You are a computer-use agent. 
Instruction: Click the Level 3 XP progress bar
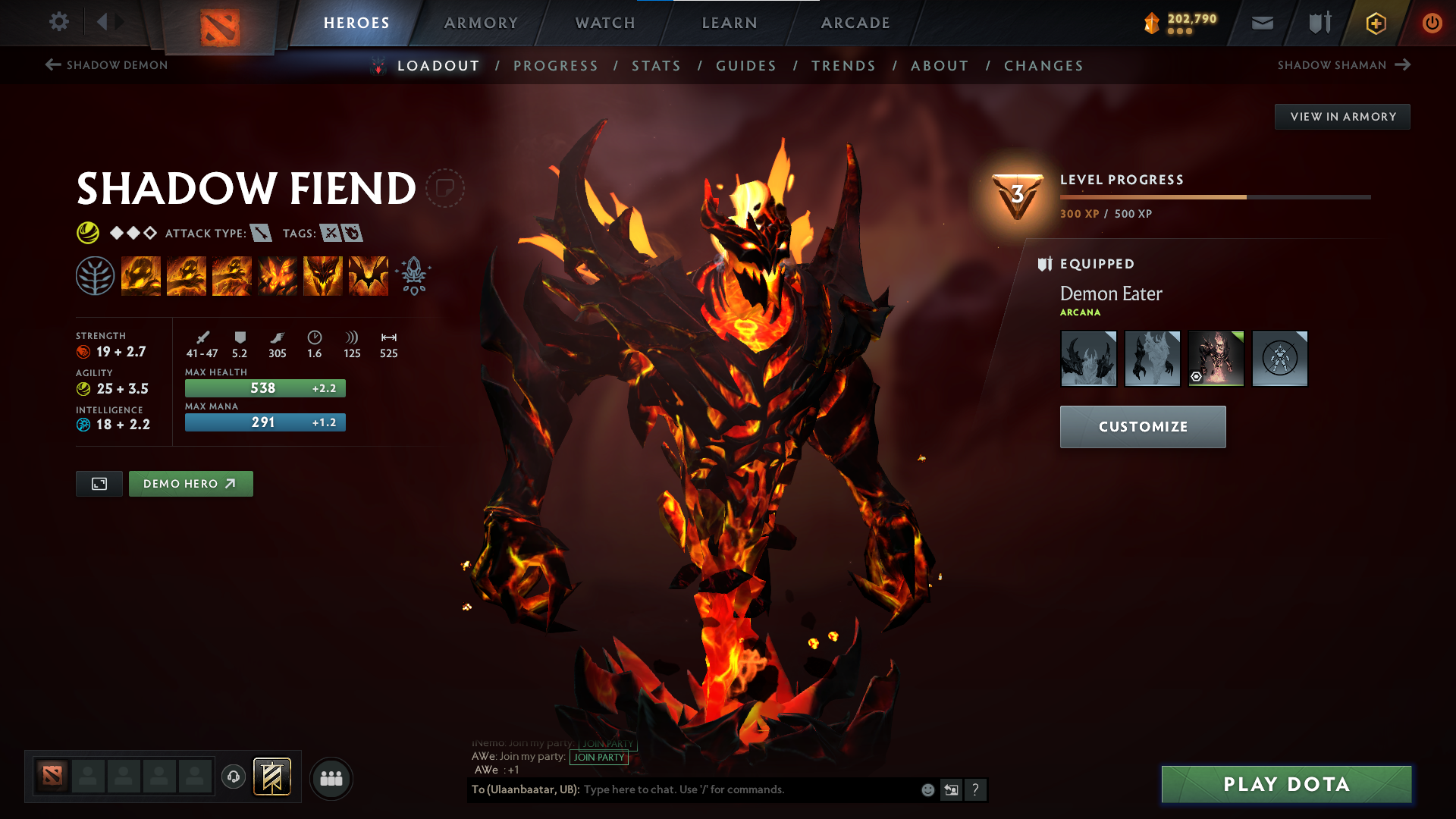click(1213, 196)
